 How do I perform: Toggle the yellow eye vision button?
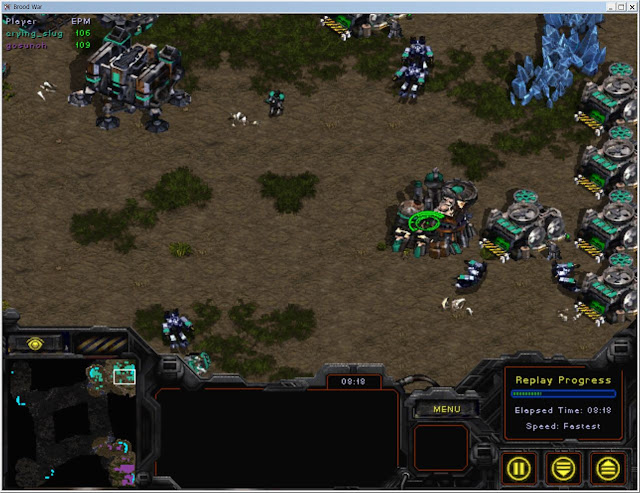point(35,343)
